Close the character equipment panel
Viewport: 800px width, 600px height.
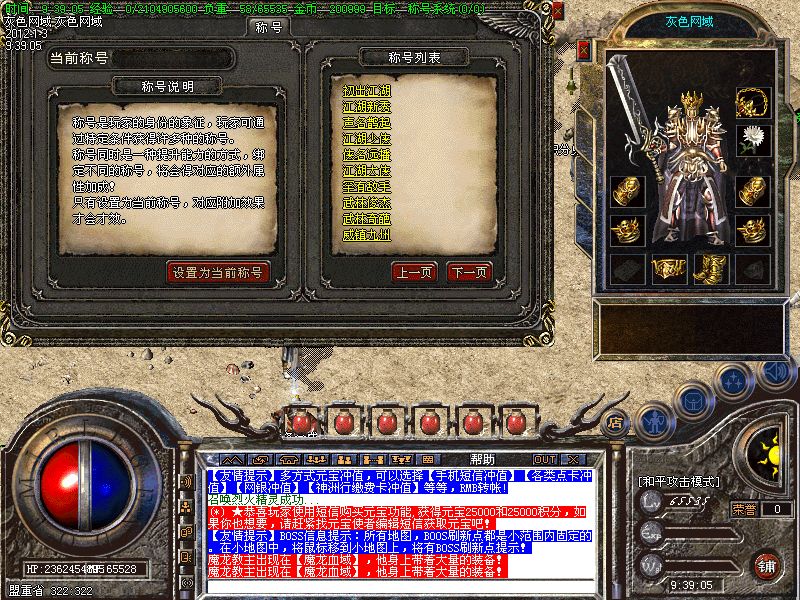pos(585,51)
